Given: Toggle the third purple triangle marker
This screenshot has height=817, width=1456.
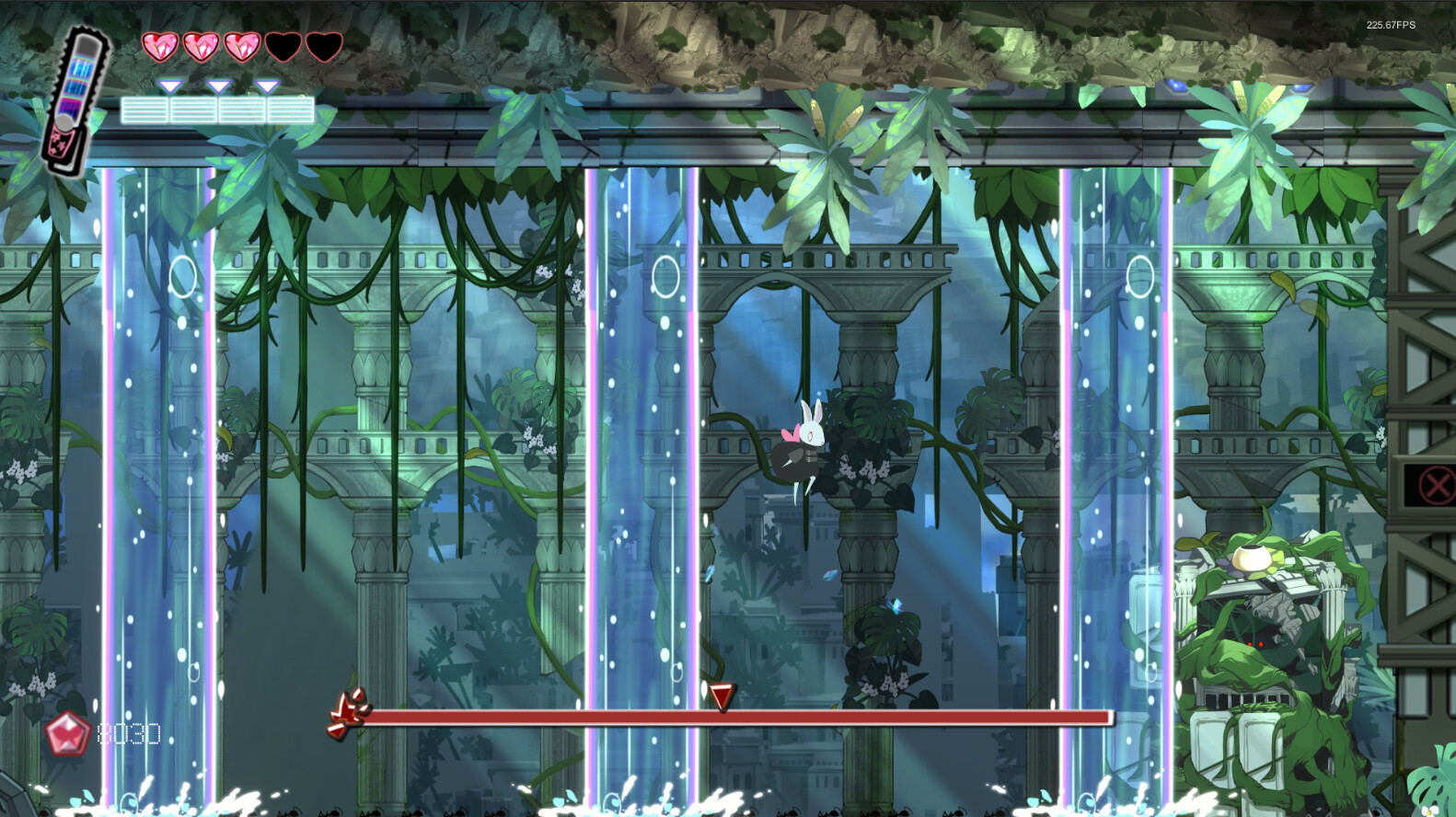Looking at the screenshot, I should point(268,86).
